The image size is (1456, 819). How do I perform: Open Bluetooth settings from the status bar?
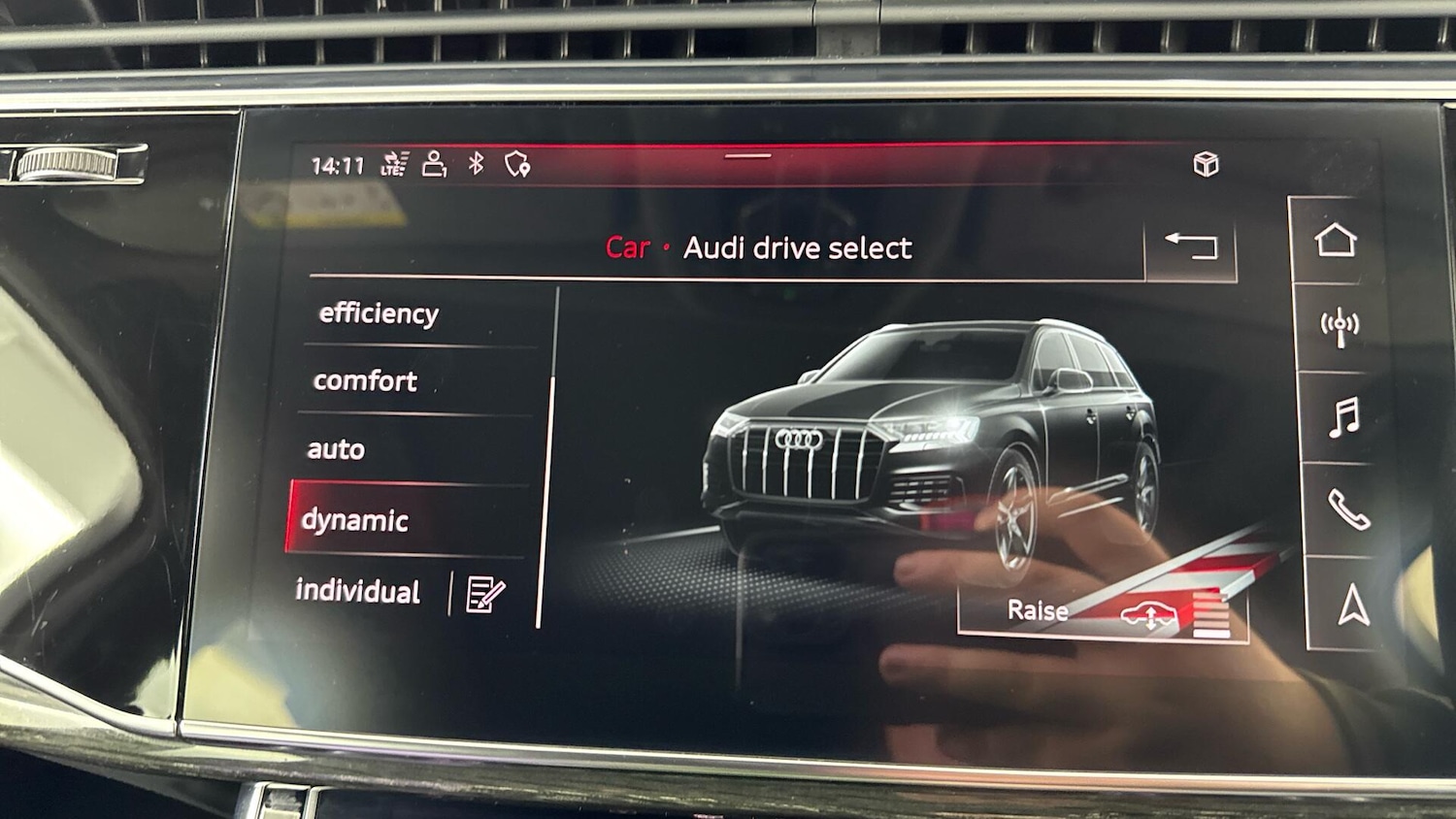[x=475, y=164]
